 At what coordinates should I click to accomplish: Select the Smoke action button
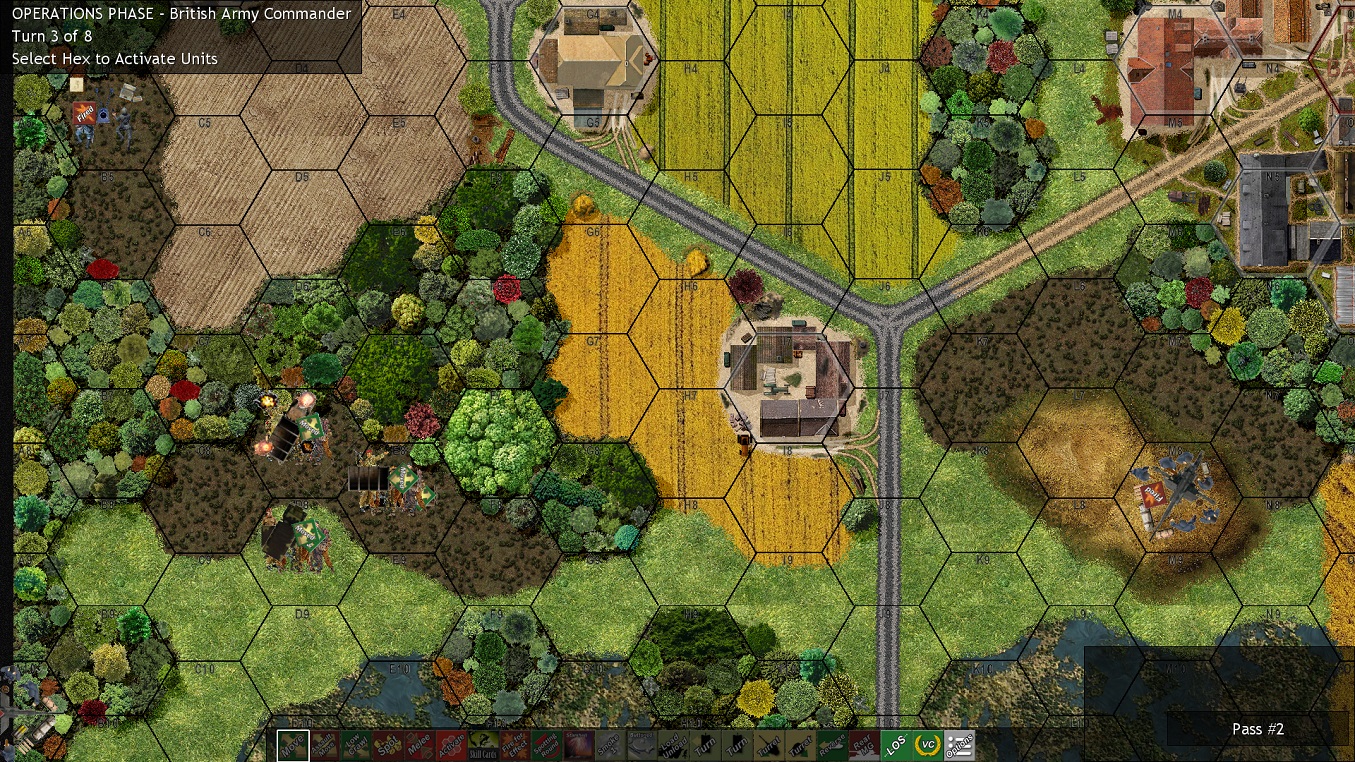click(x=610, y=746)
